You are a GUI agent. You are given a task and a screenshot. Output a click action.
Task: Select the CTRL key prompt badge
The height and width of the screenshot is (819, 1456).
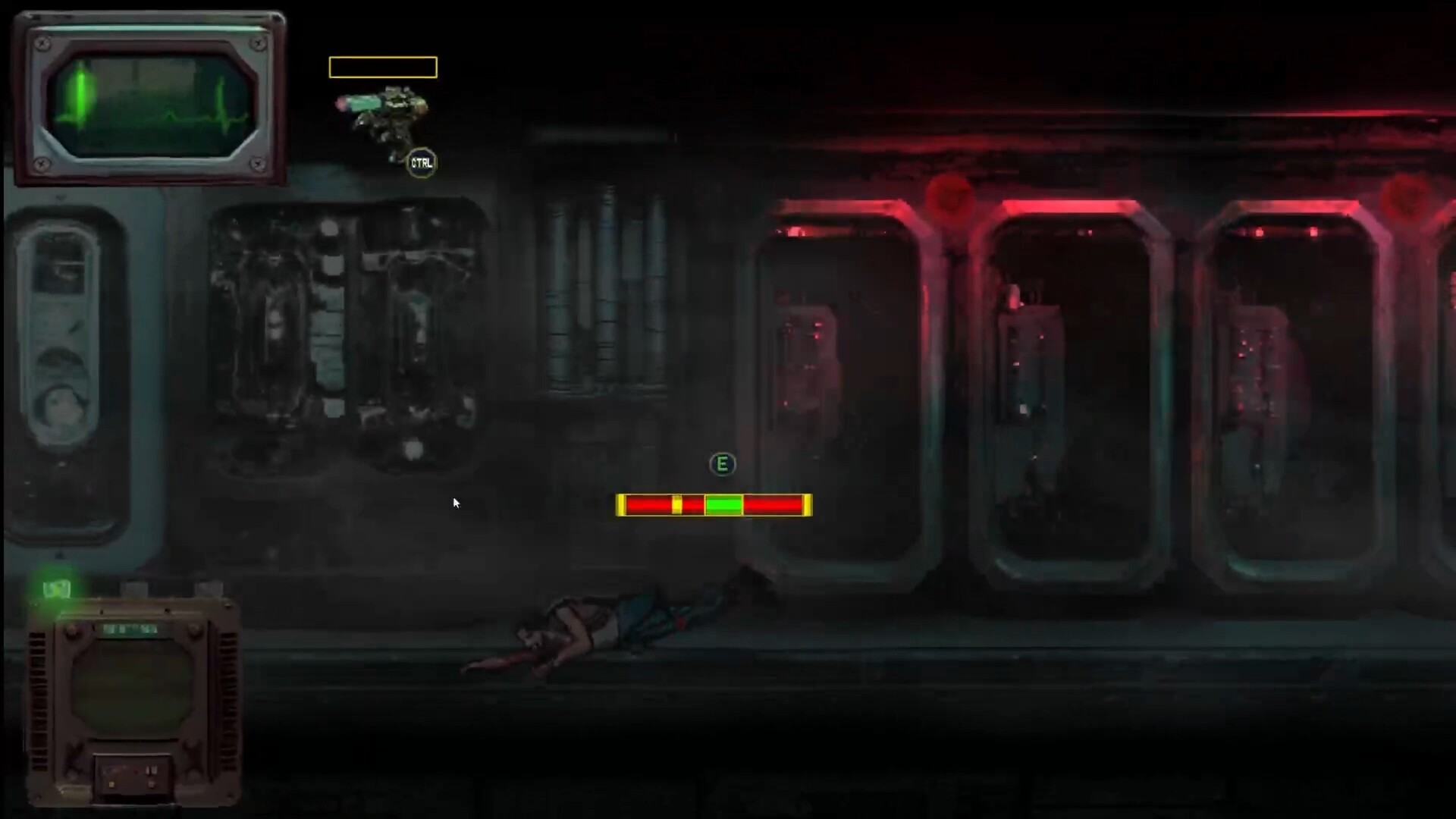pyautogui.click(x=422, y=162)
